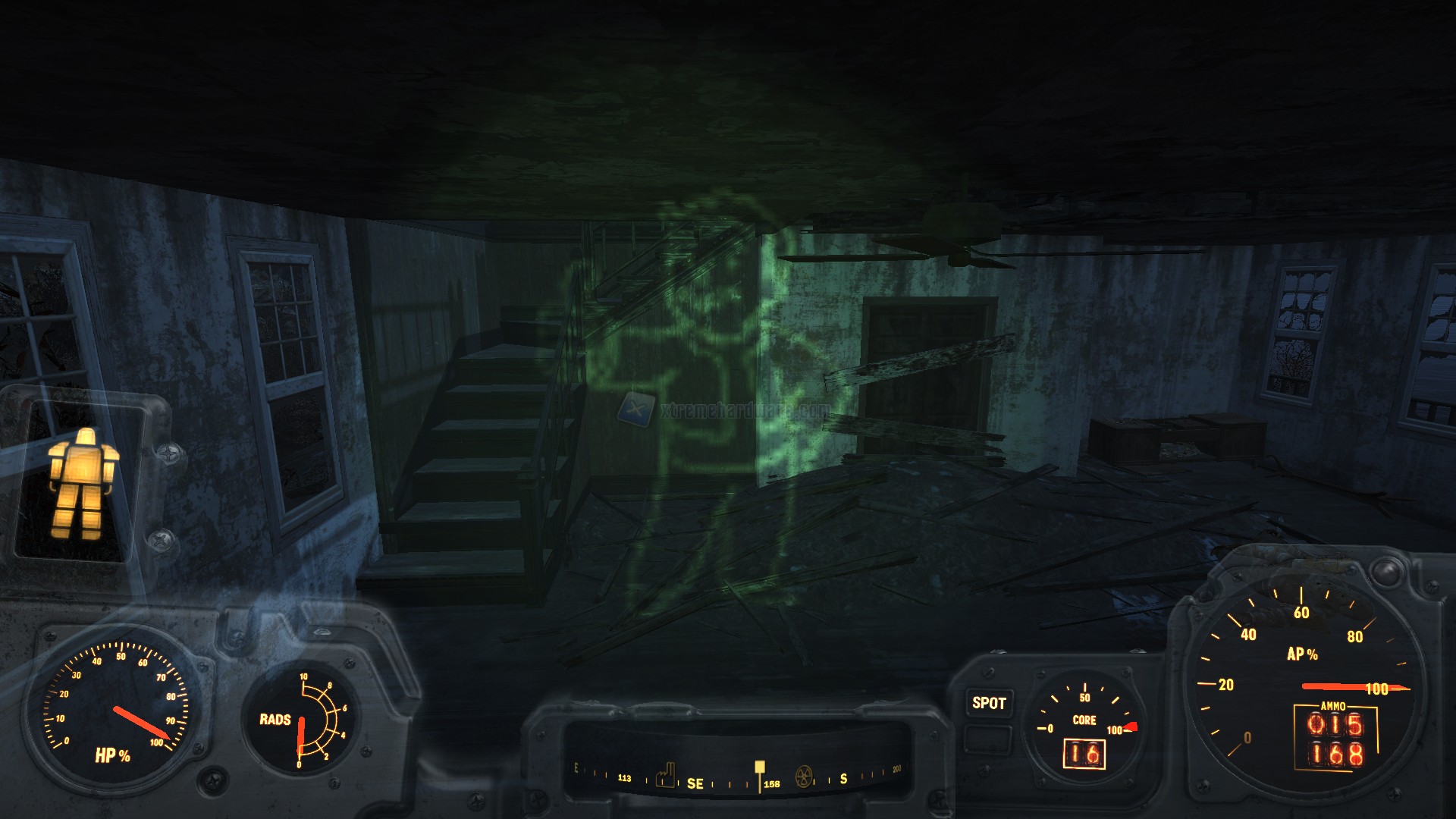
Task: Click the factory marker on the compass
Action: (665, 775)
